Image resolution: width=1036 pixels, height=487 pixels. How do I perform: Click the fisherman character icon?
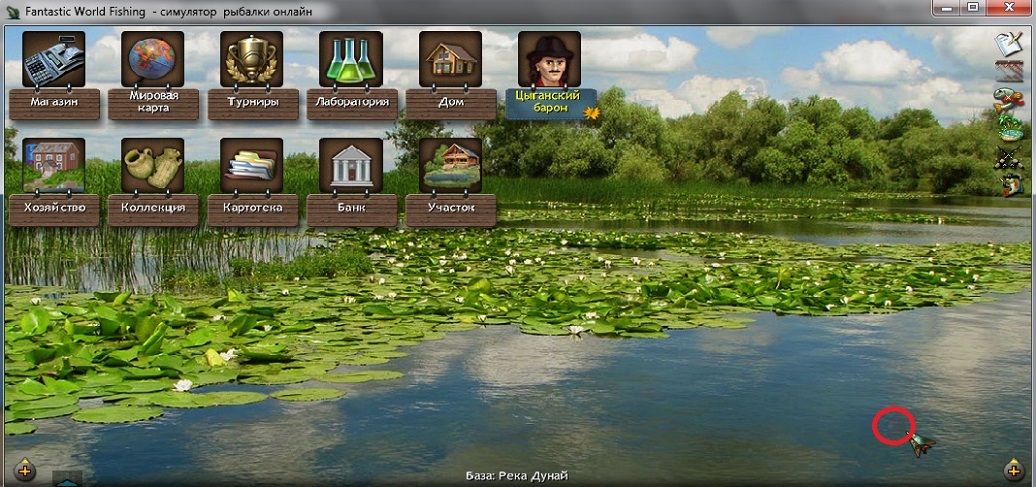[1010, 184]
